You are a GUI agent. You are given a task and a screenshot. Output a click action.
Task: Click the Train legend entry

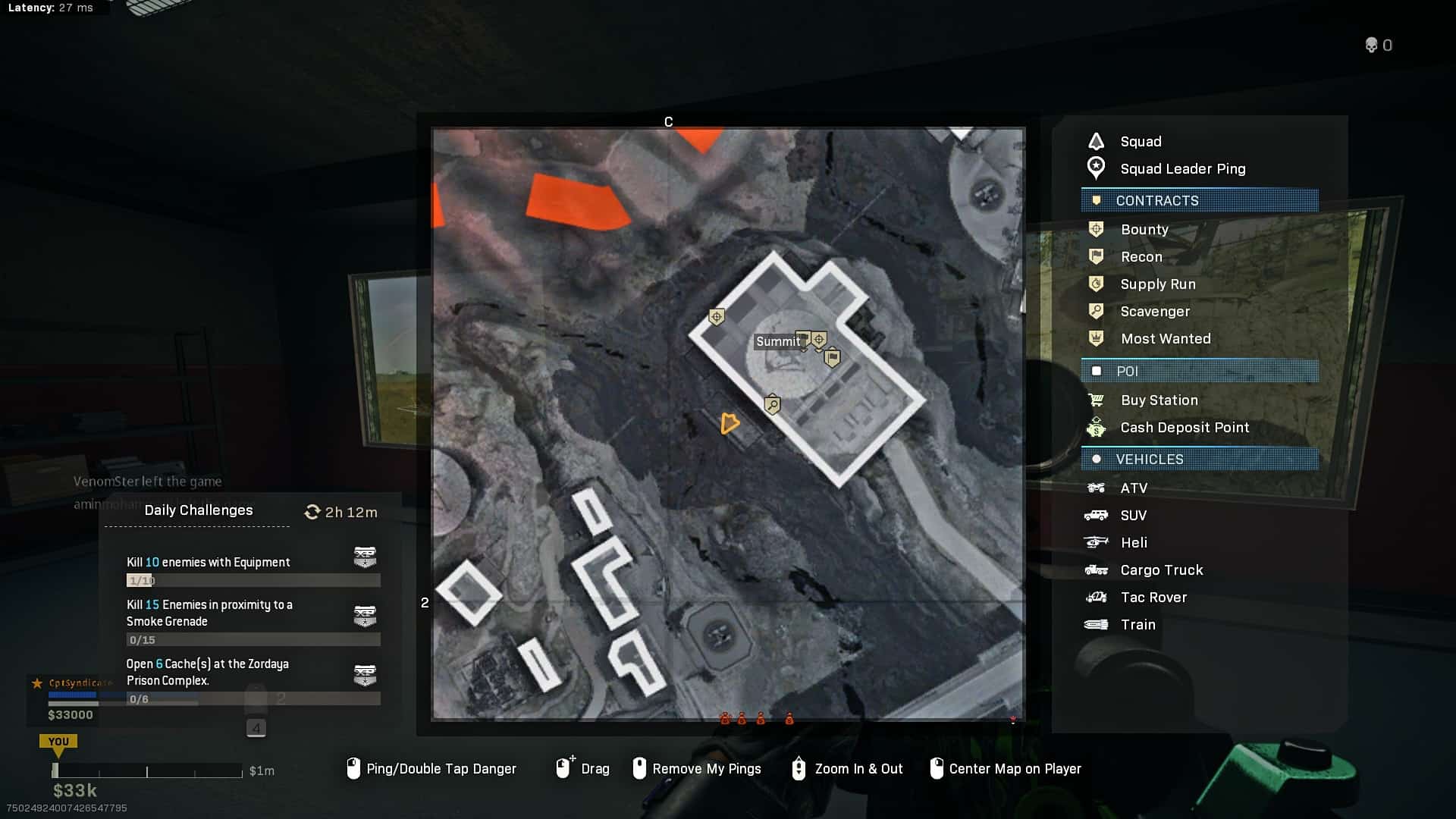1137,625
